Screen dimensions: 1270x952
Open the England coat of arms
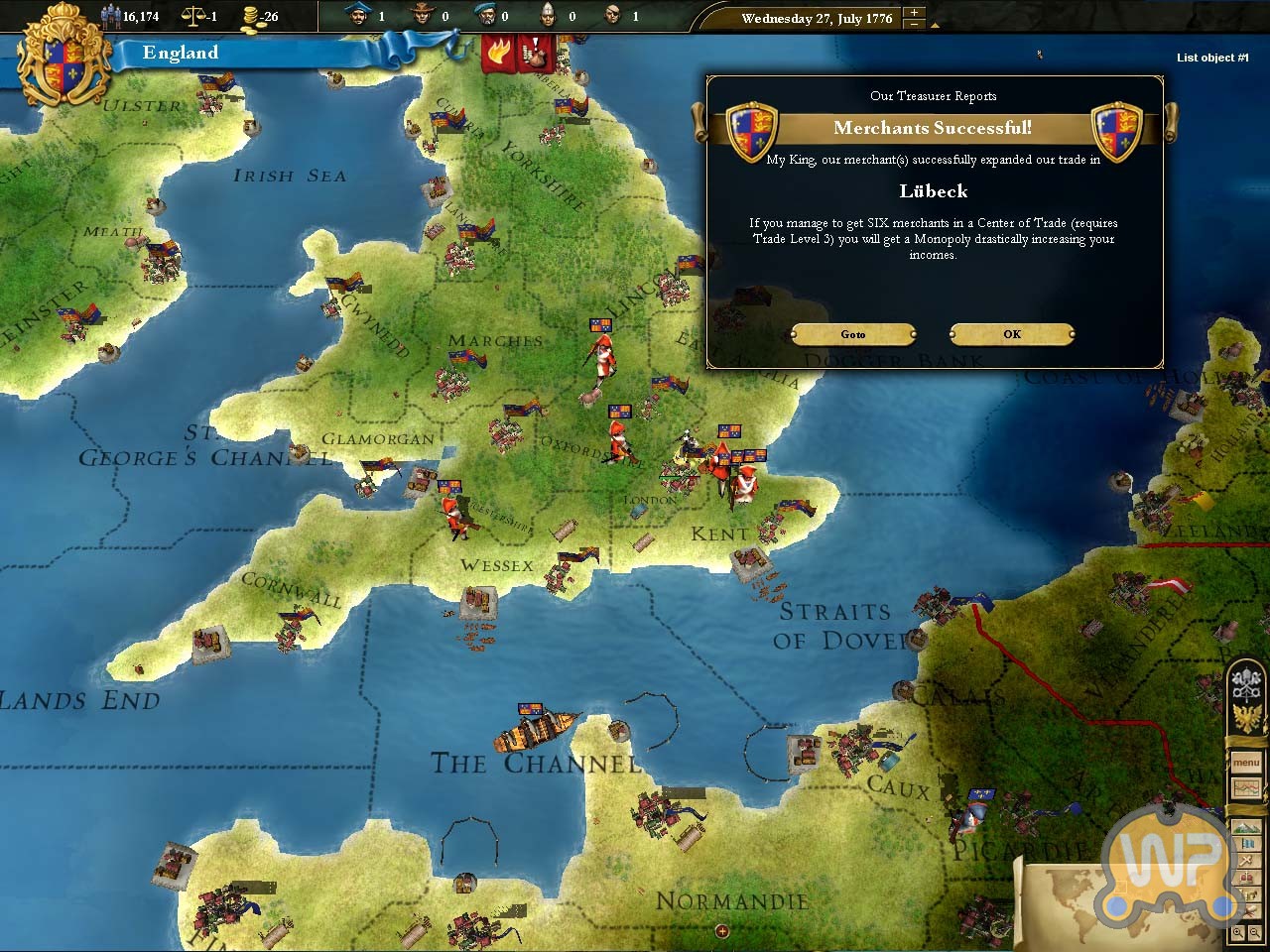[65, 59]
